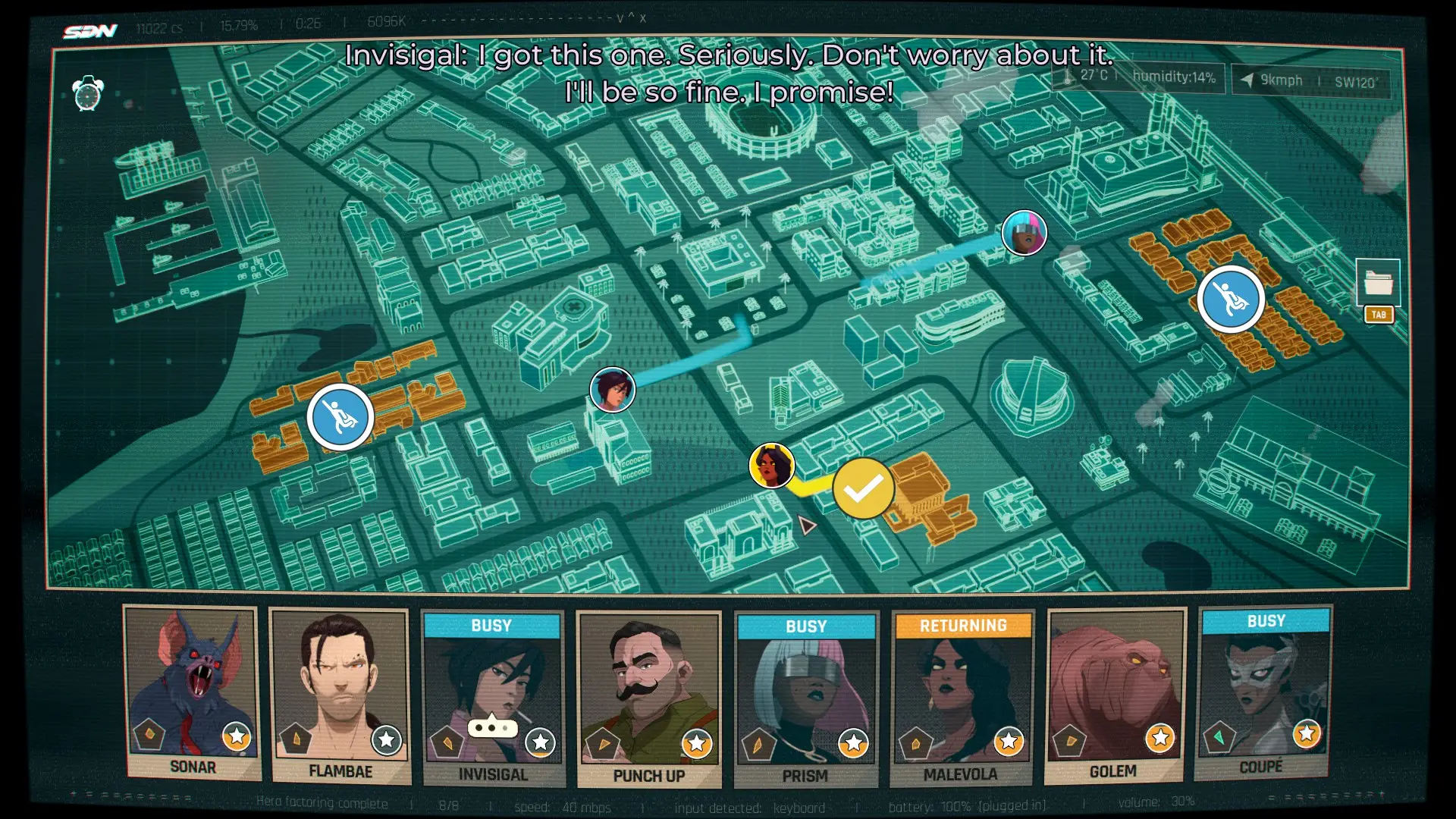Choose the returning Malevola hero card
Image resolution: width=1456 pixels, height=819 pixels.
pyautogui.click(x=962, y=698)
